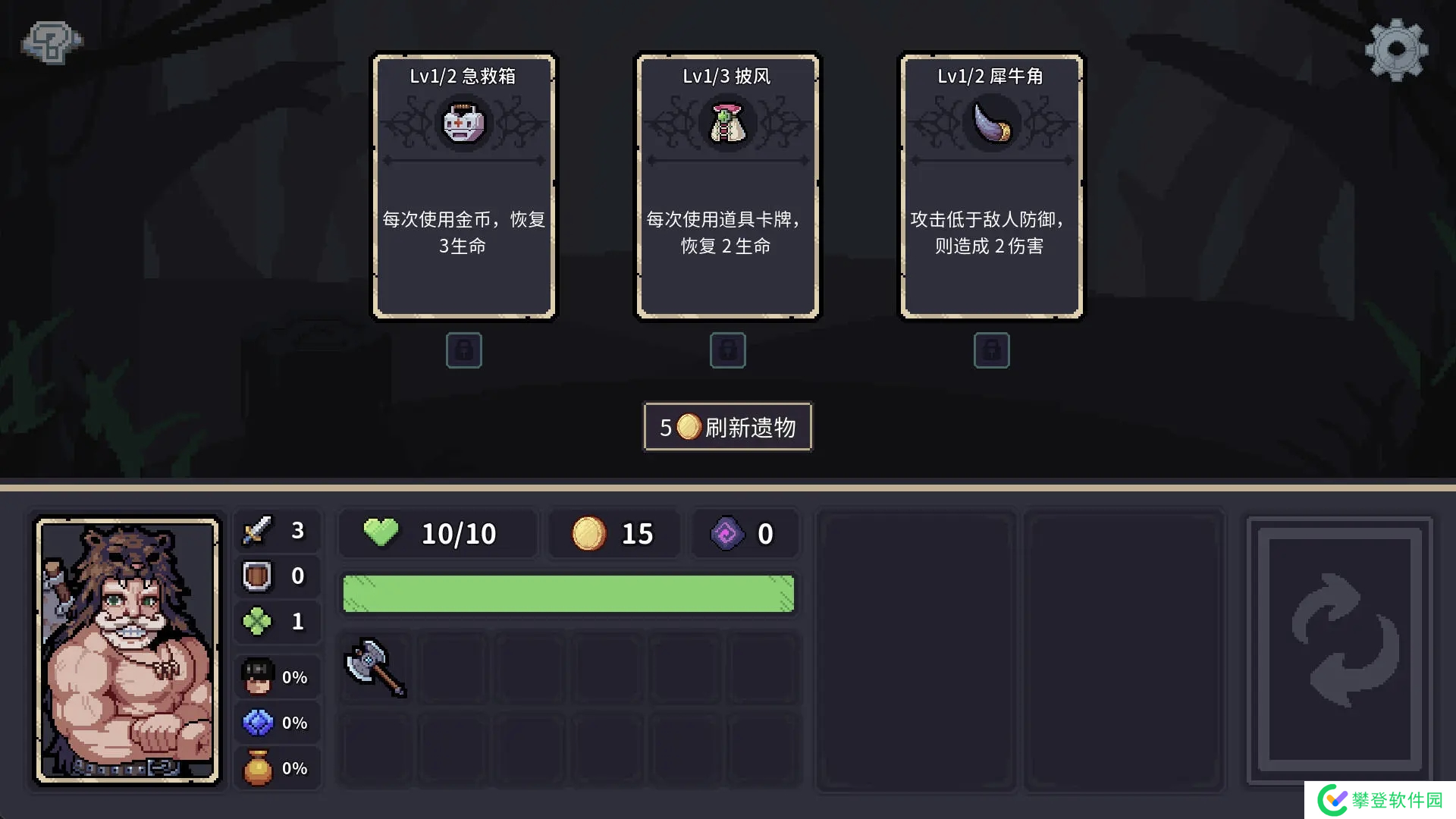The width and height of the screenshot is (1456, 819).
Task: Select the 披风 cloak relic card
Action: pyautogui.click(x=727, y=186)
